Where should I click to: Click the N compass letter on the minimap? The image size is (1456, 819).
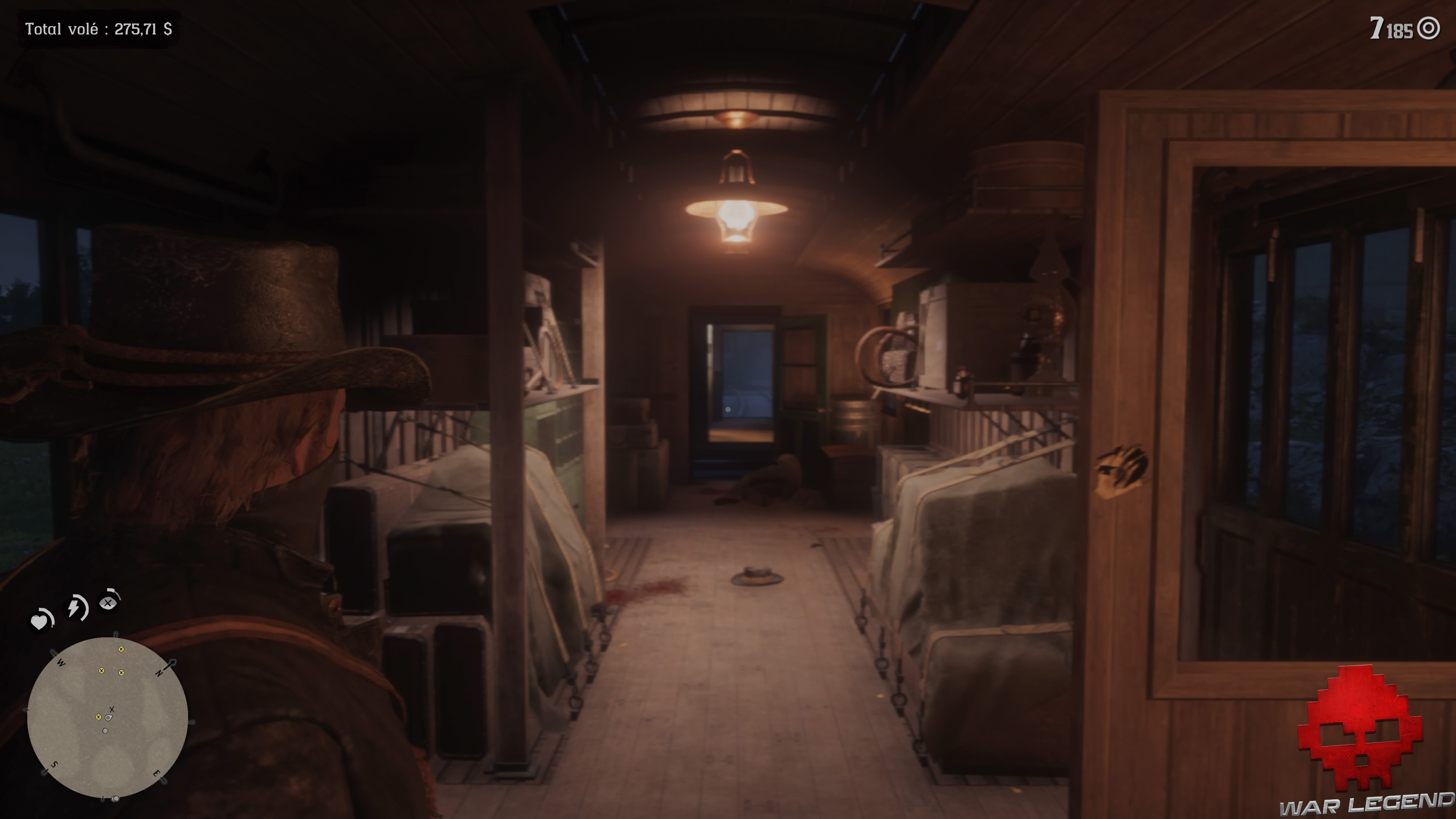159,673
